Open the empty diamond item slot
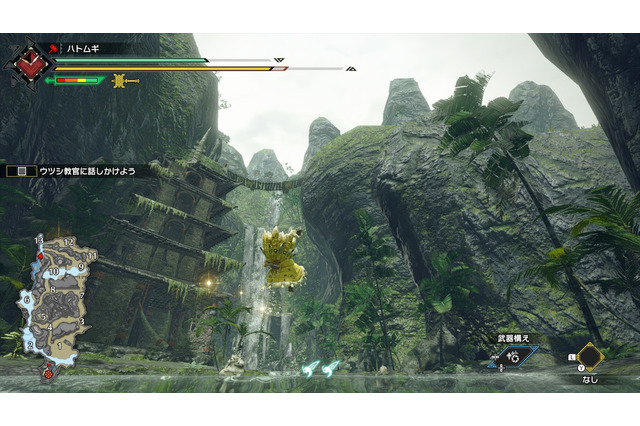Screen dimensions: 640x426 [590, 357]
